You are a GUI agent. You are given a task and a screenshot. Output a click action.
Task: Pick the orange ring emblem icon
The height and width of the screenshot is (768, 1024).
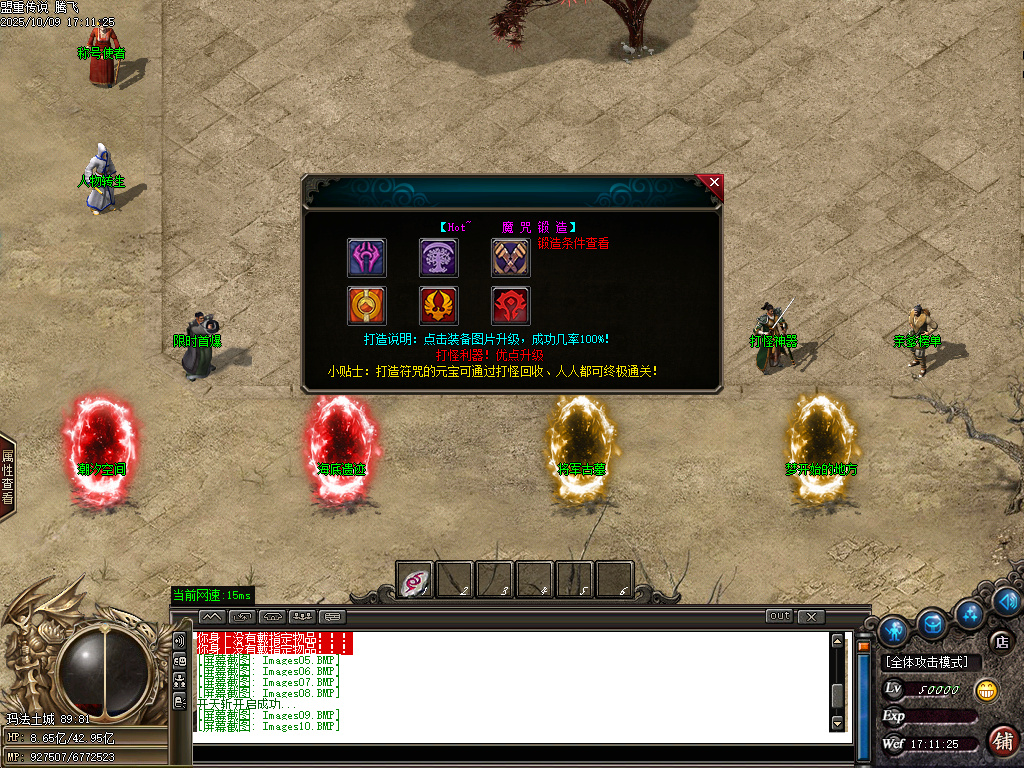coord(366,306)
